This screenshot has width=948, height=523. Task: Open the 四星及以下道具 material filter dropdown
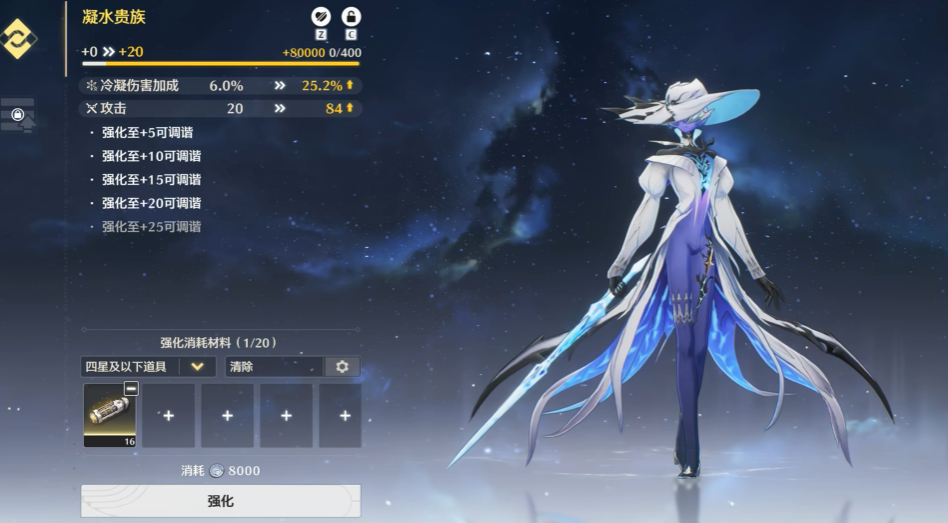[x=149, y=367]
